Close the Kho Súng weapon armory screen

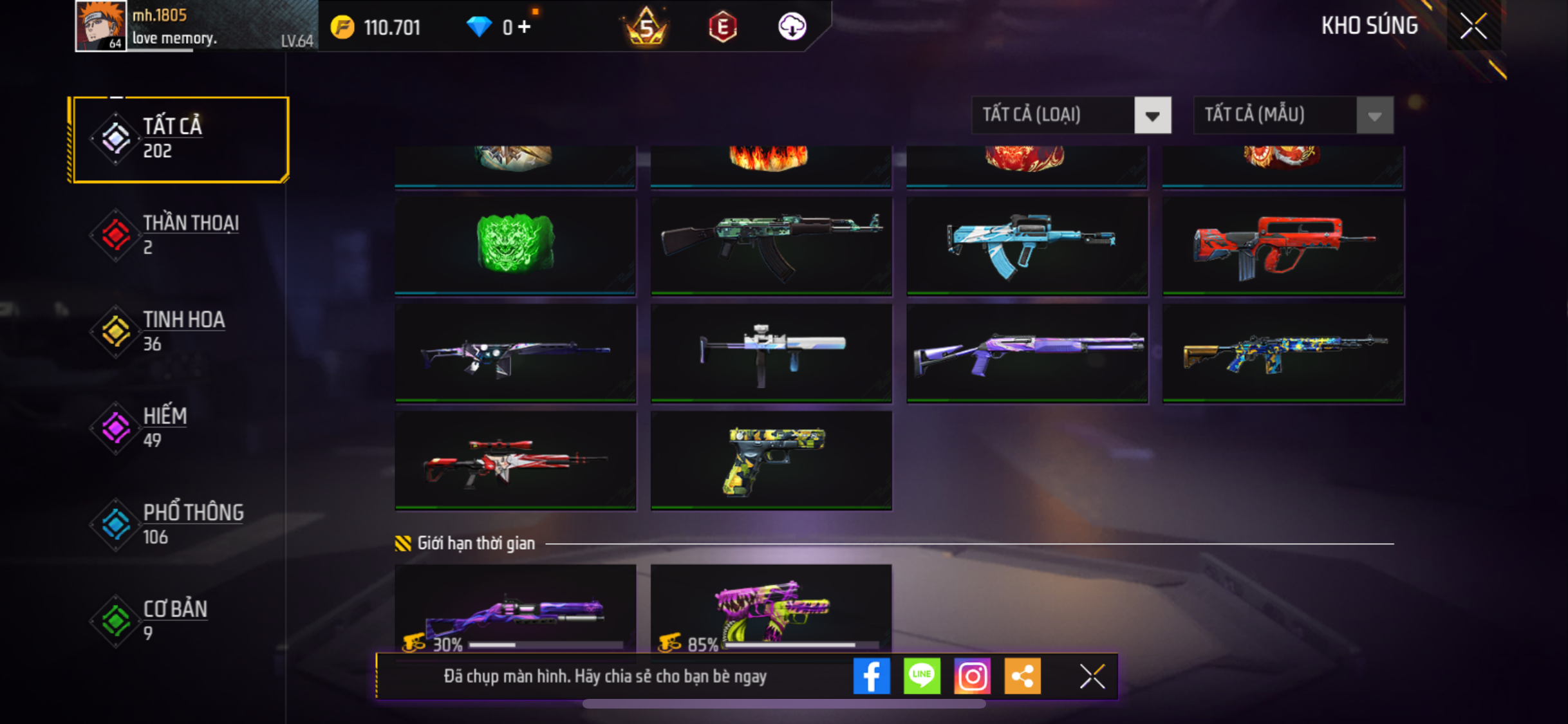[1473, 26]
